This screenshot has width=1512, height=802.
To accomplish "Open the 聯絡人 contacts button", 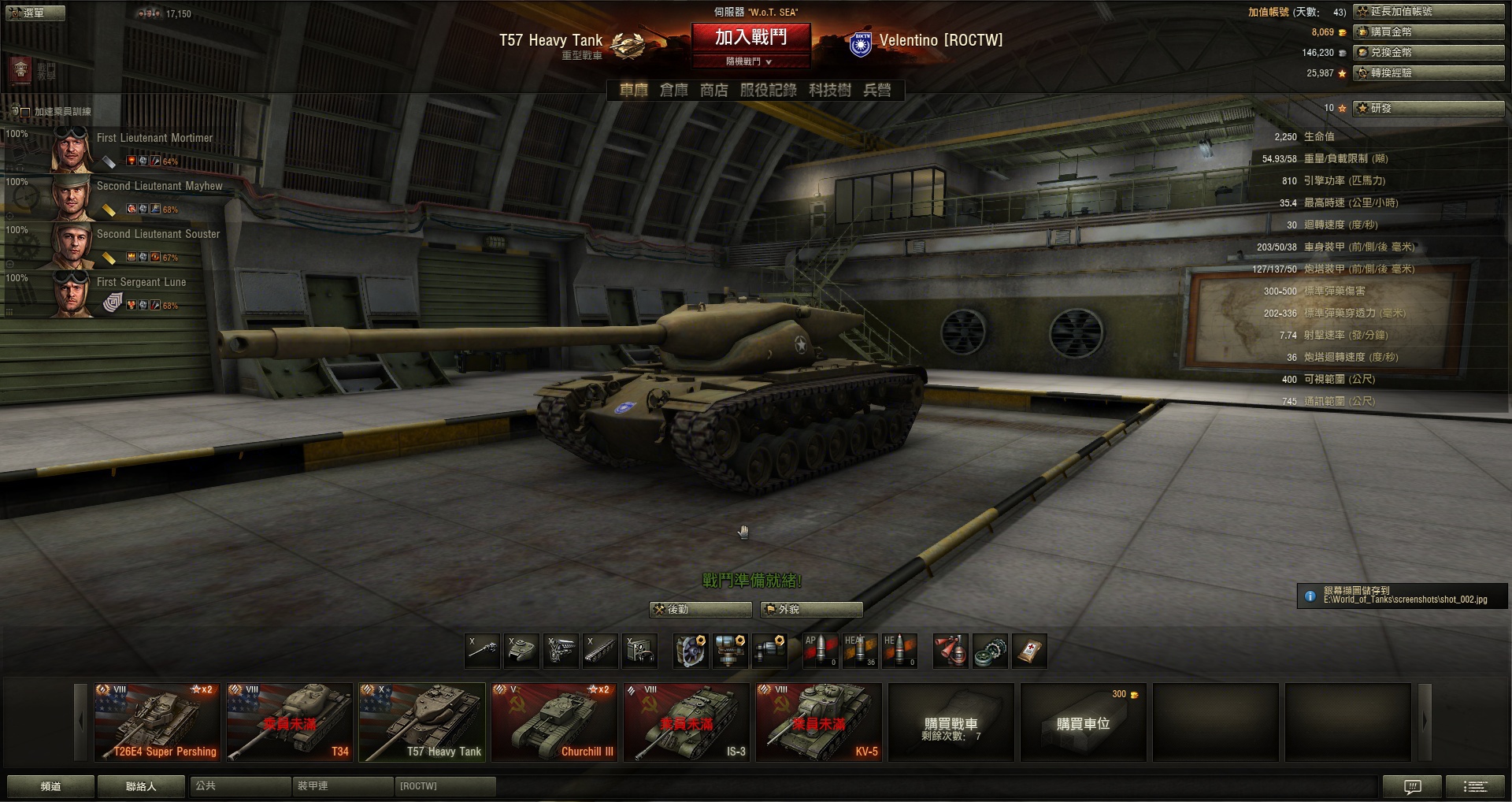I will pyautogui.click(x=141, y=786).
